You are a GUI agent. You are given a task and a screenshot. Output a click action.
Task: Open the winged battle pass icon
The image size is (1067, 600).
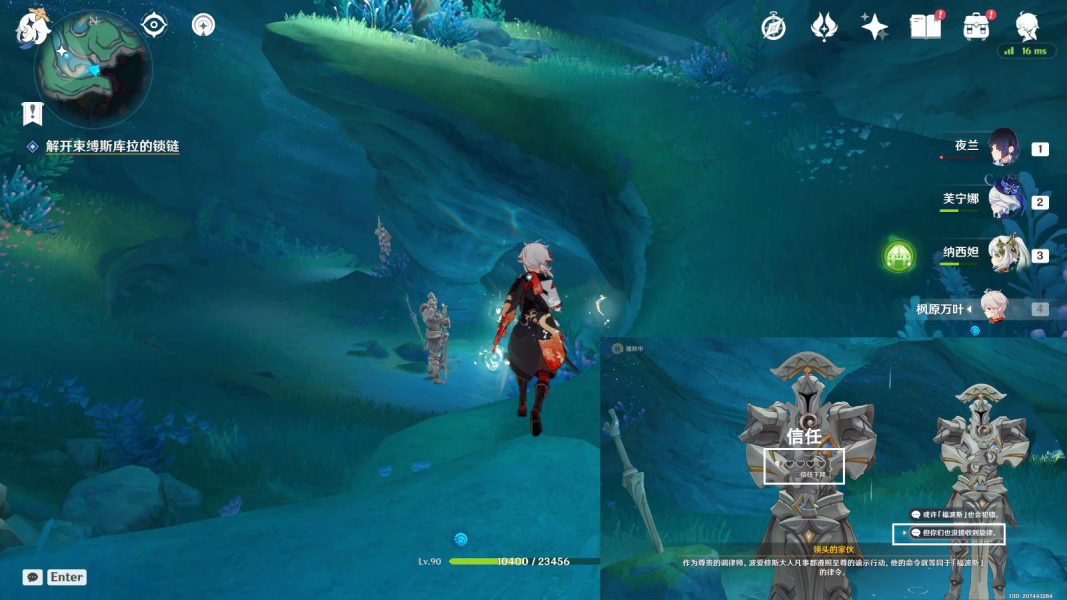click(824, 27)
